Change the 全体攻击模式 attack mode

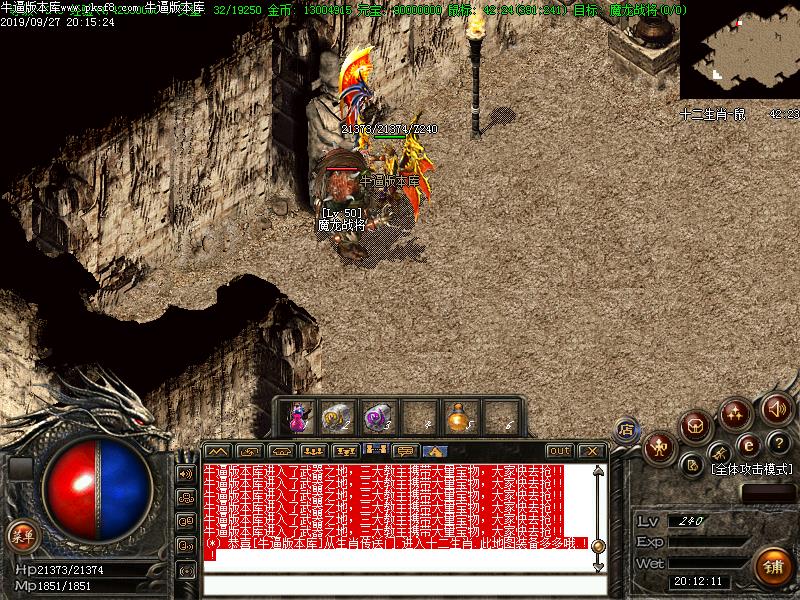click(x=752, y=468)
